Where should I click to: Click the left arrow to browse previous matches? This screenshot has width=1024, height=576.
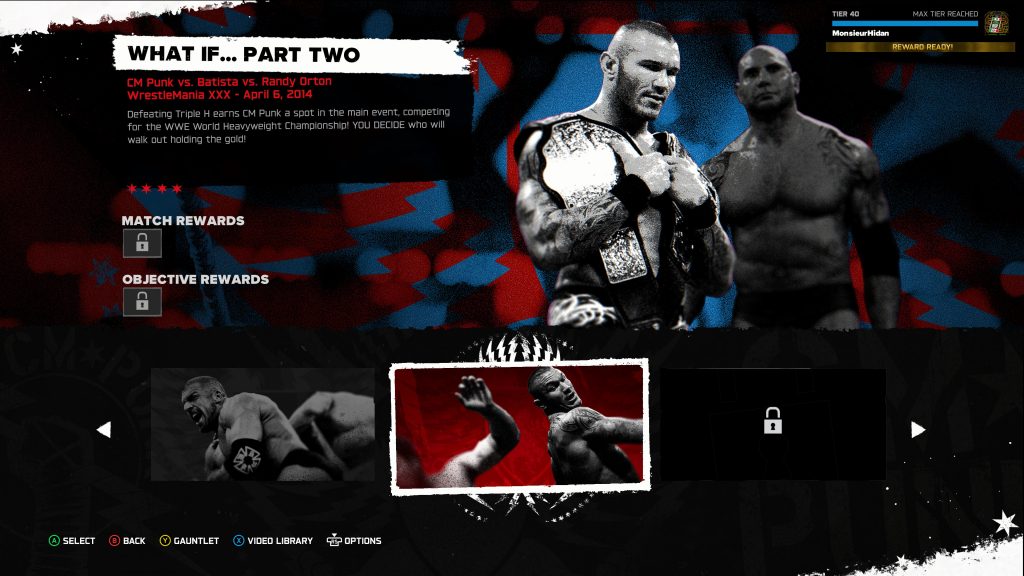104,429
